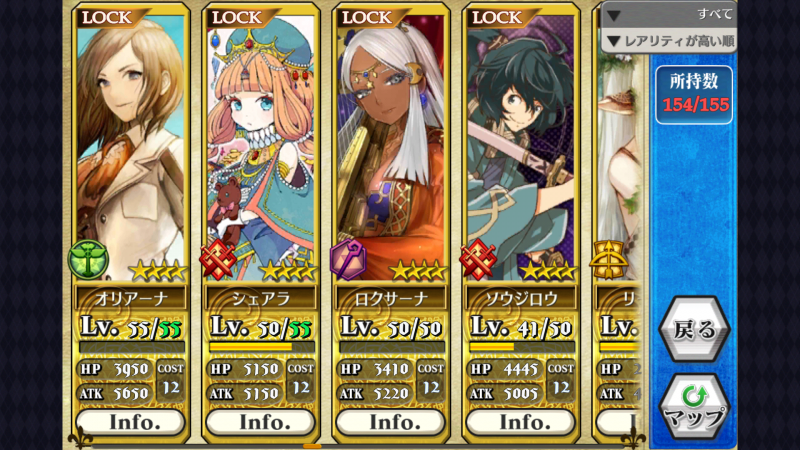The width and height of the screenshot is (800, 450).
Task: Select the オリアーナ character card
Action: (131, 150)
